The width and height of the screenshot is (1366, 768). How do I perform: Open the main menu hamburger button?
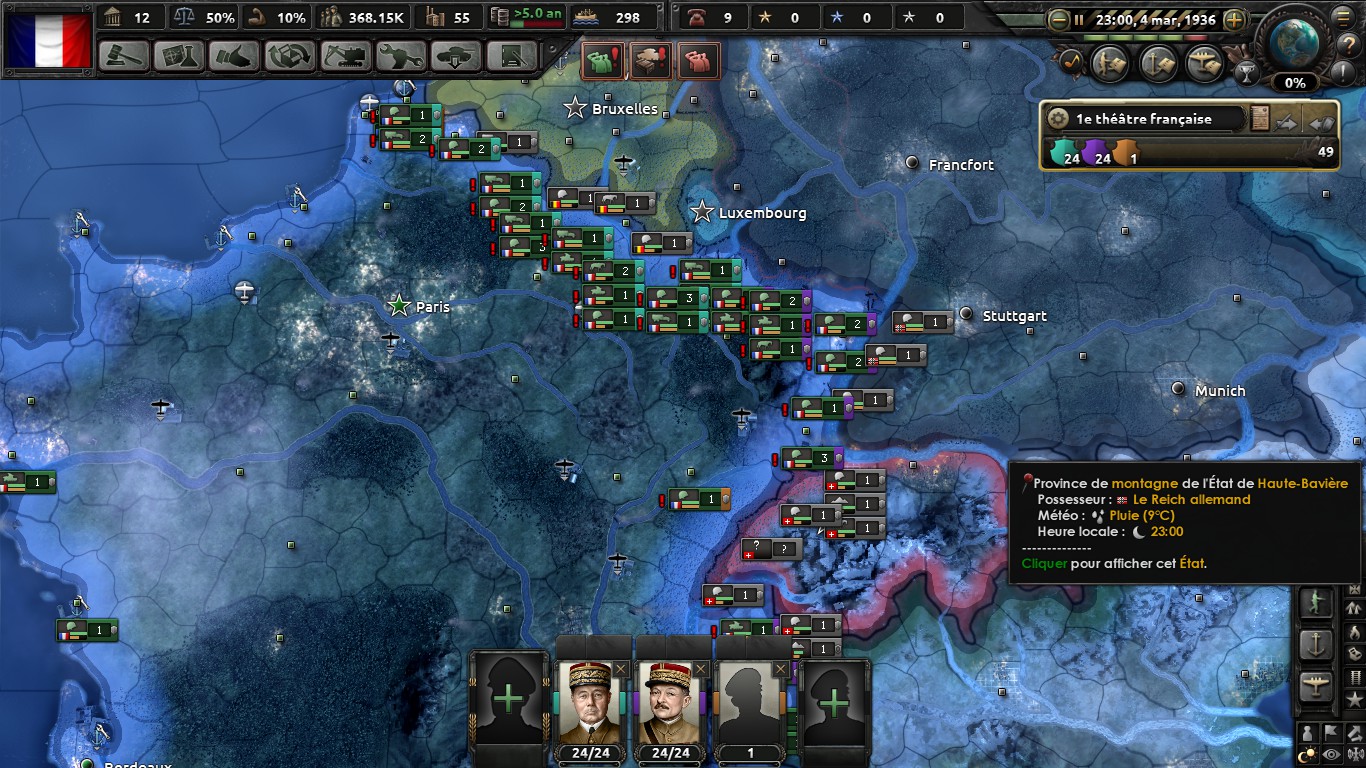(1341, 17)
